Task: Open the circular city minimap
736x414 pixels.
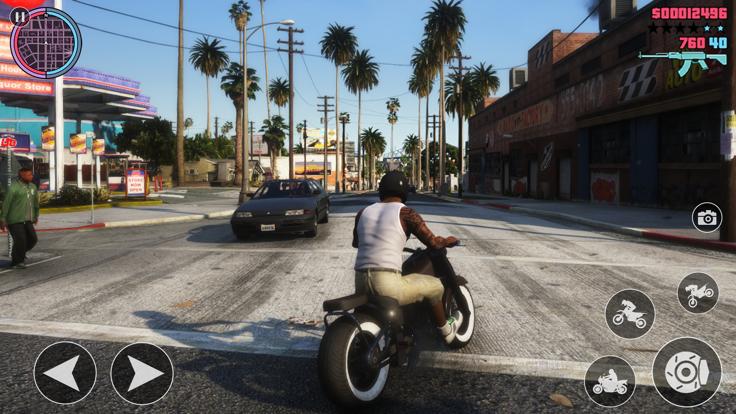Action: [x=46, y=44]
